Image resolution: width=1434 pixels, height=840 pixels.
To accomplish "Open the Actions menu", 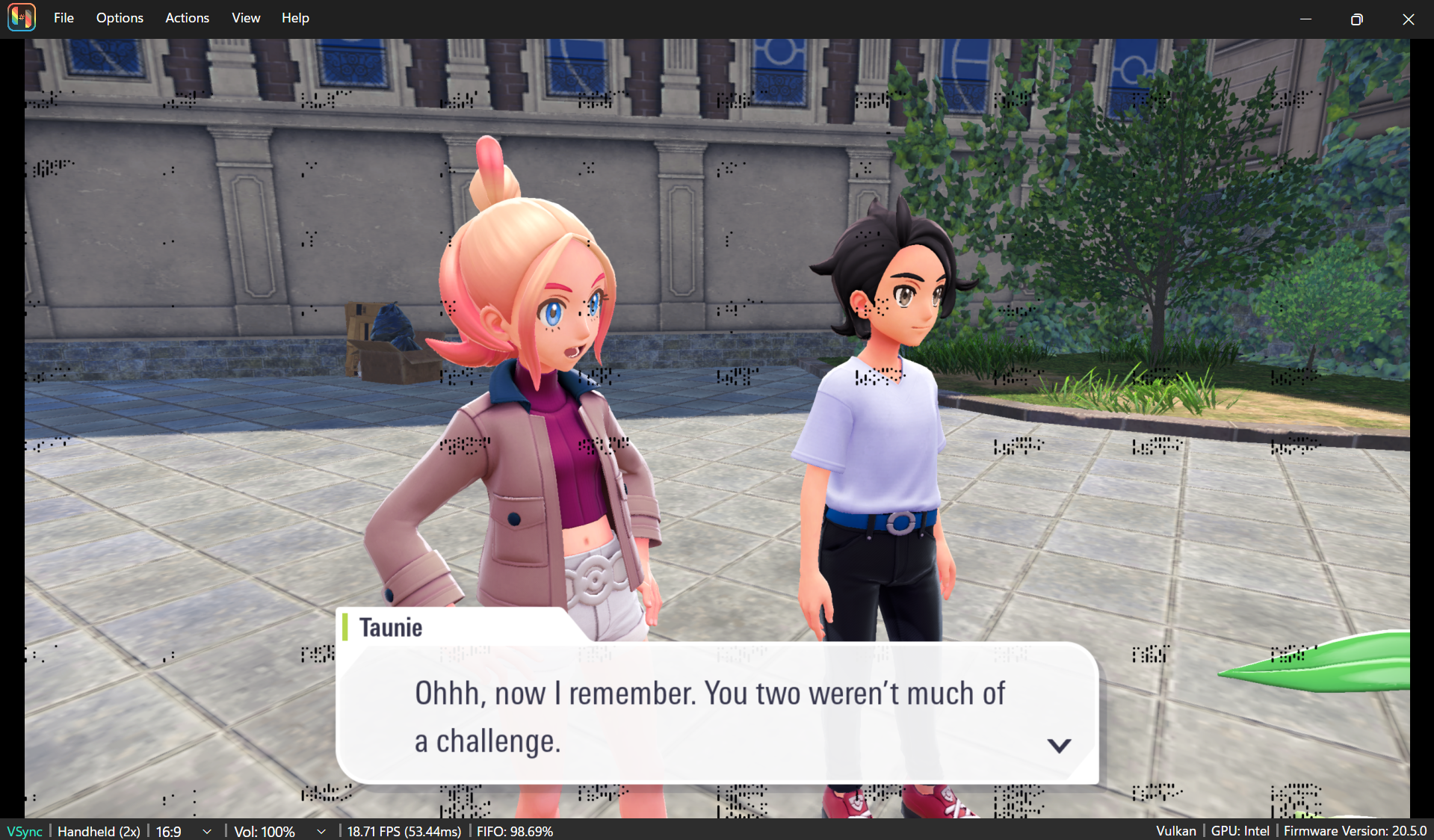I will tap(187, 18).
